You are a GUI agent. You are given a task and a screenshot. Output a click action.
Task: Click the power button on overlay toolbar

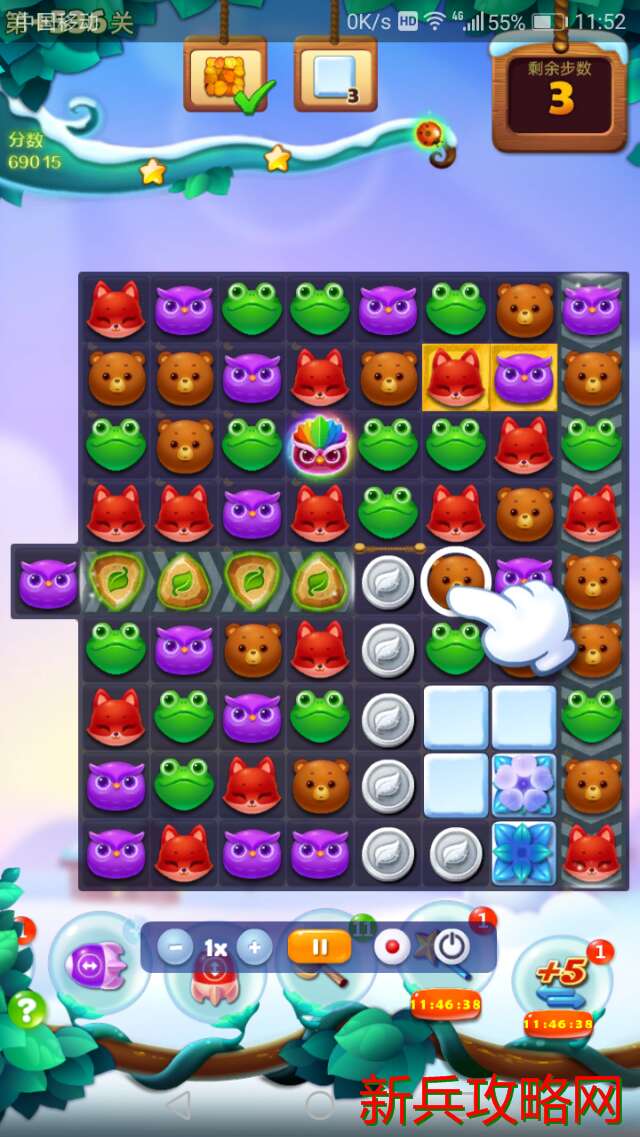click(452, 947)
